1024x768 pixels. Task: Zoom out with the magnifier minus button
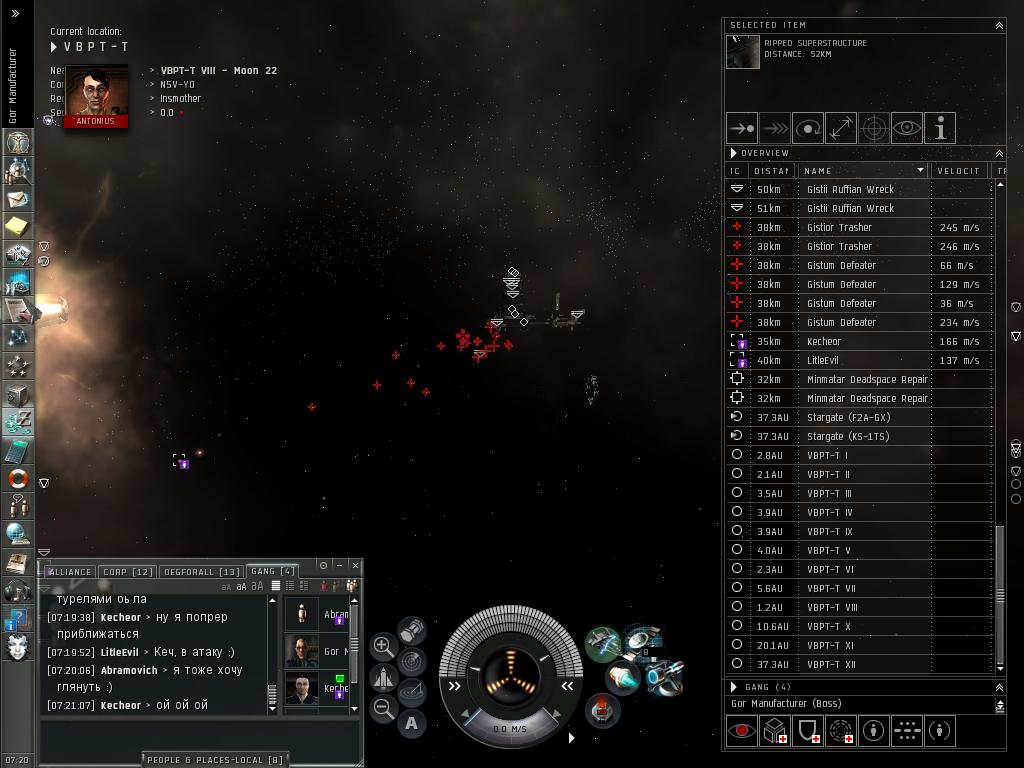(x=383, y=708)
